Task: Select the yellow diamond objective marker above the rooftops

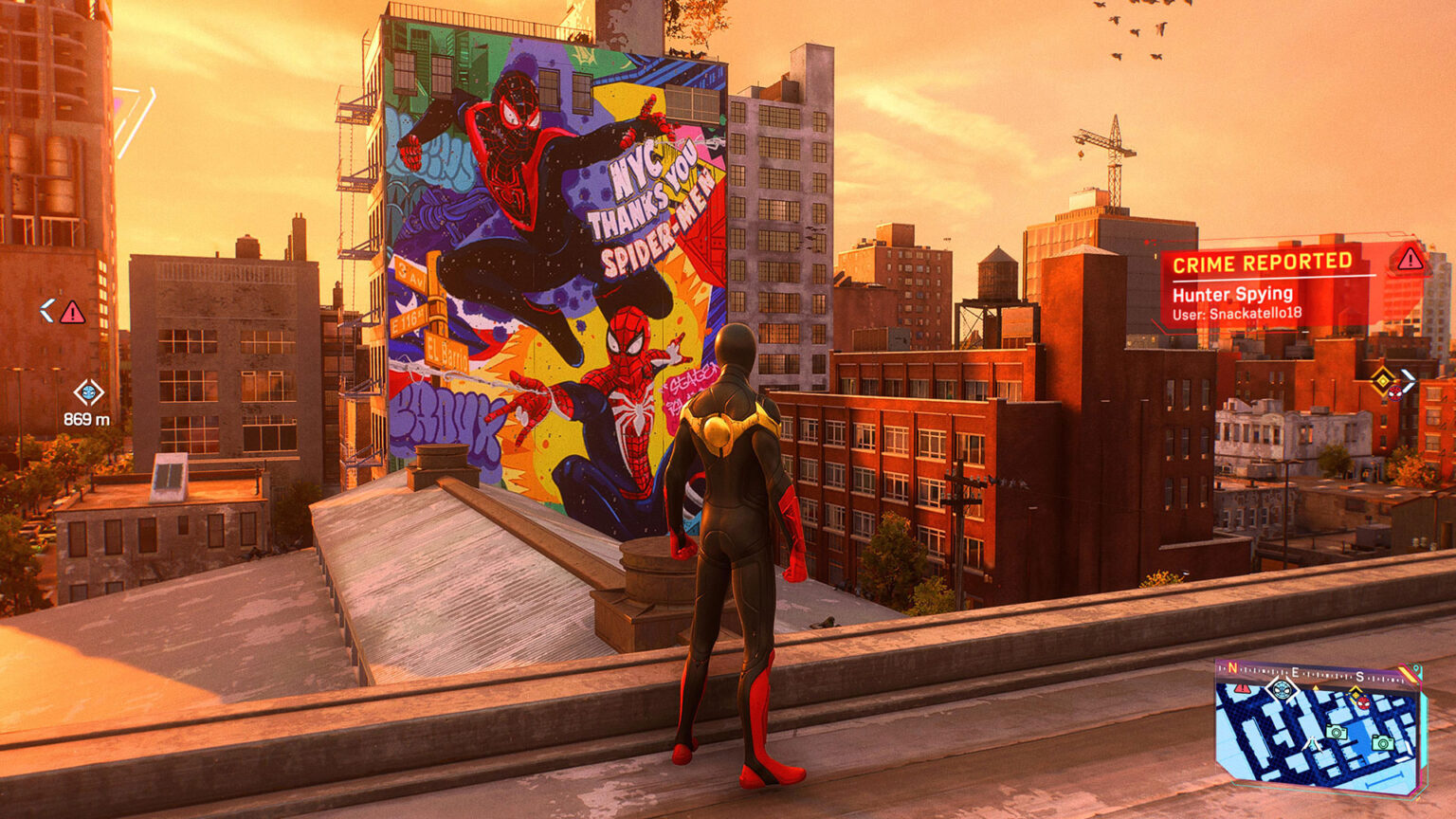Action: [1383, 381]
